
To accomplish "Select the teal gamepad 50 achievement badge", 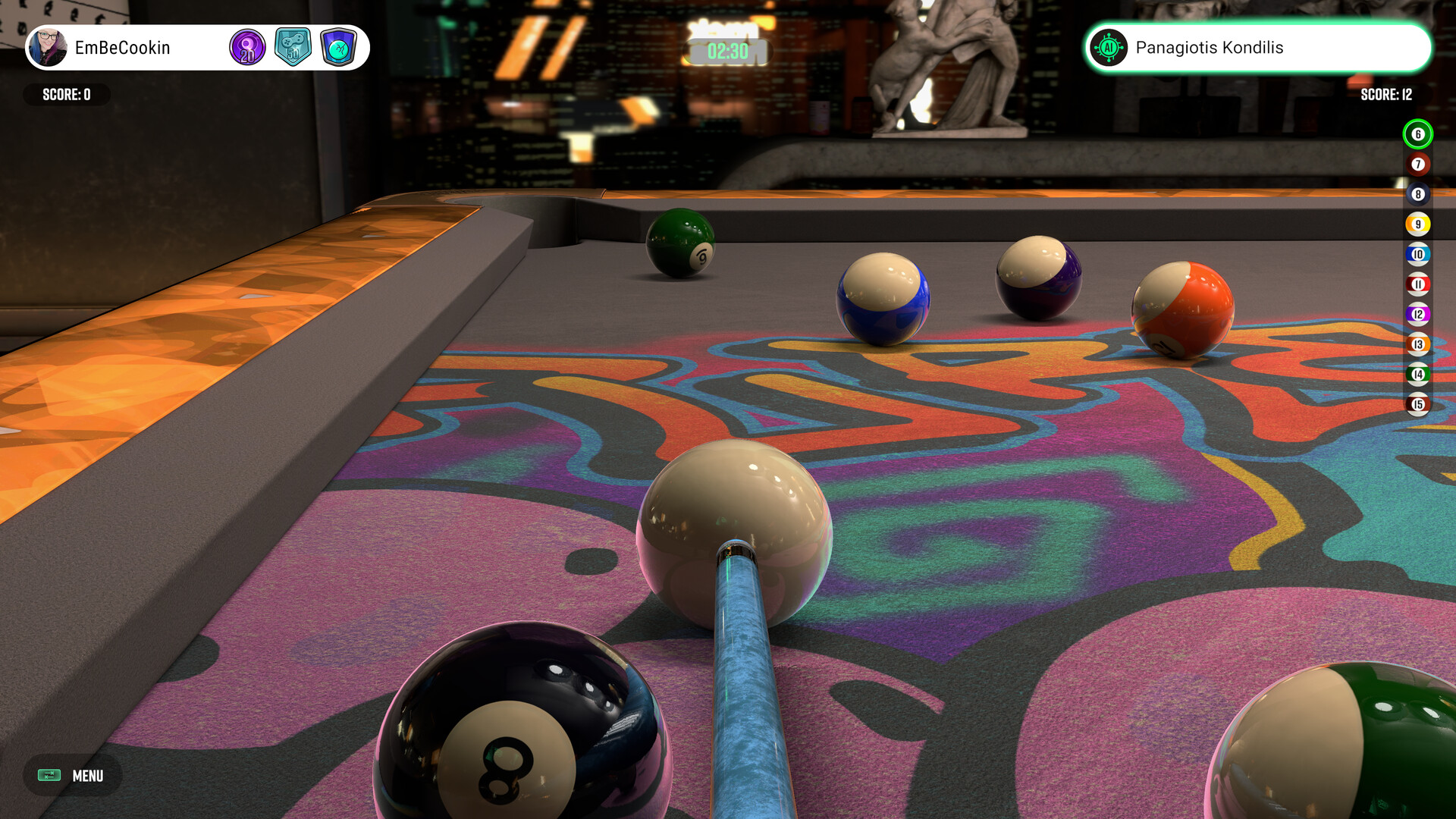I will click(294, 47).
